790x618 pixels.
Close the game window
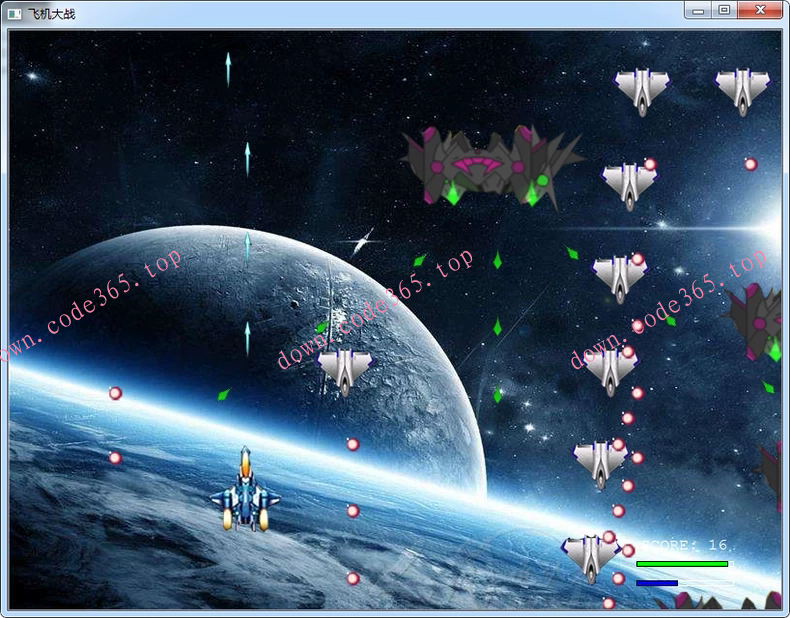pyautogui.click(x=762, y=10)
